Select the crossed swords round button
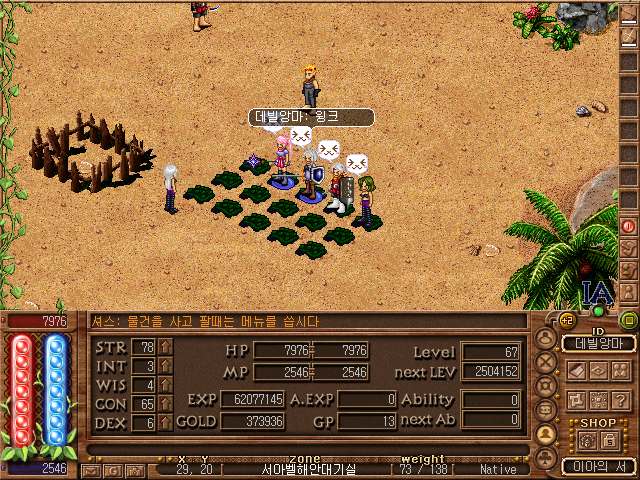 pyautogui.click(x=545, y=363)
